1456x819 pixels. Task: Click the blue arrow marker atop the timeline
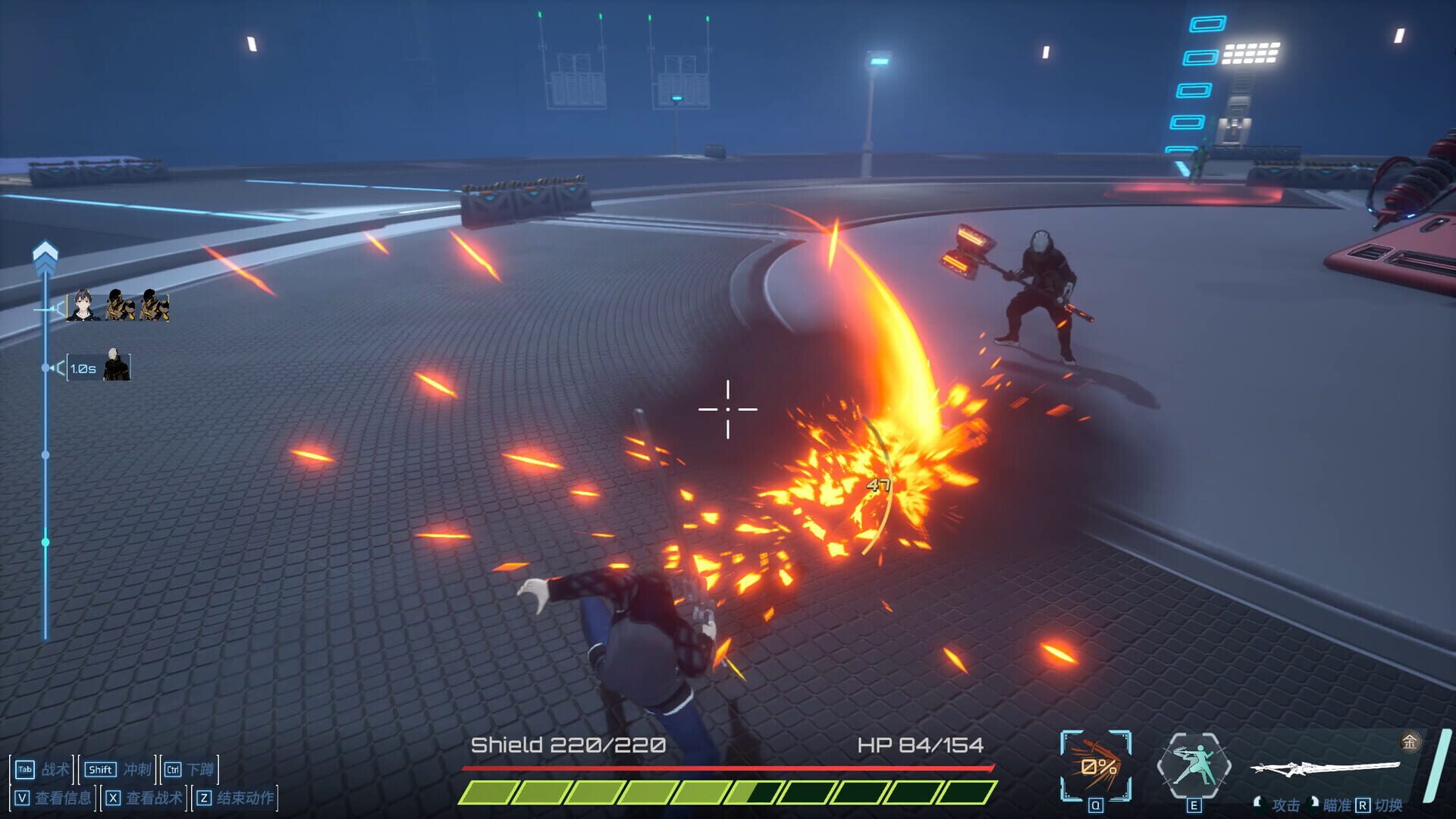pyautogui.click(x=45, y=251)
